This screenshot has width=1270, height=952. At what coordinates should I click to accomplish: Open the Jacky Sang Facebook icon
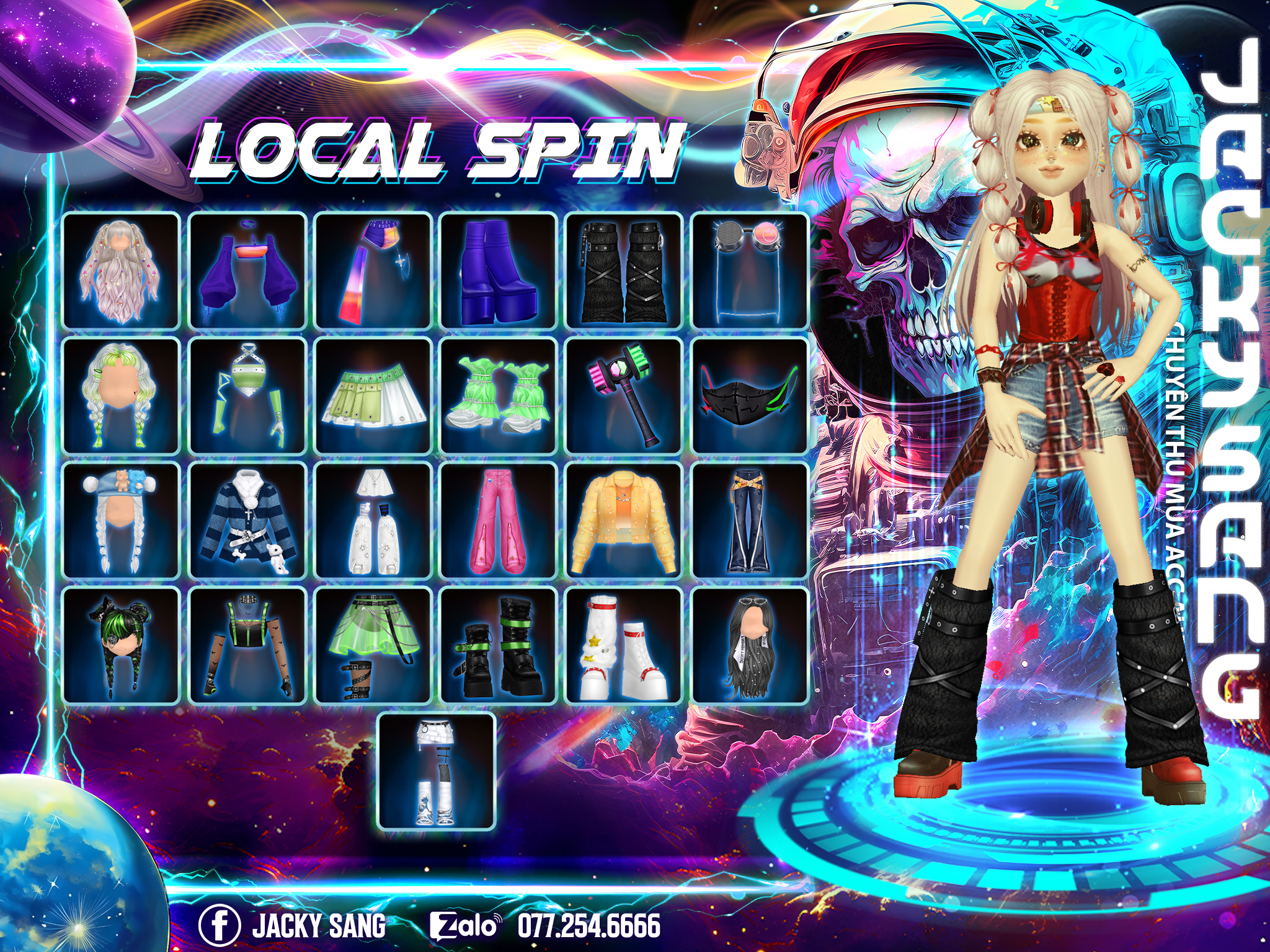(219, 925)
